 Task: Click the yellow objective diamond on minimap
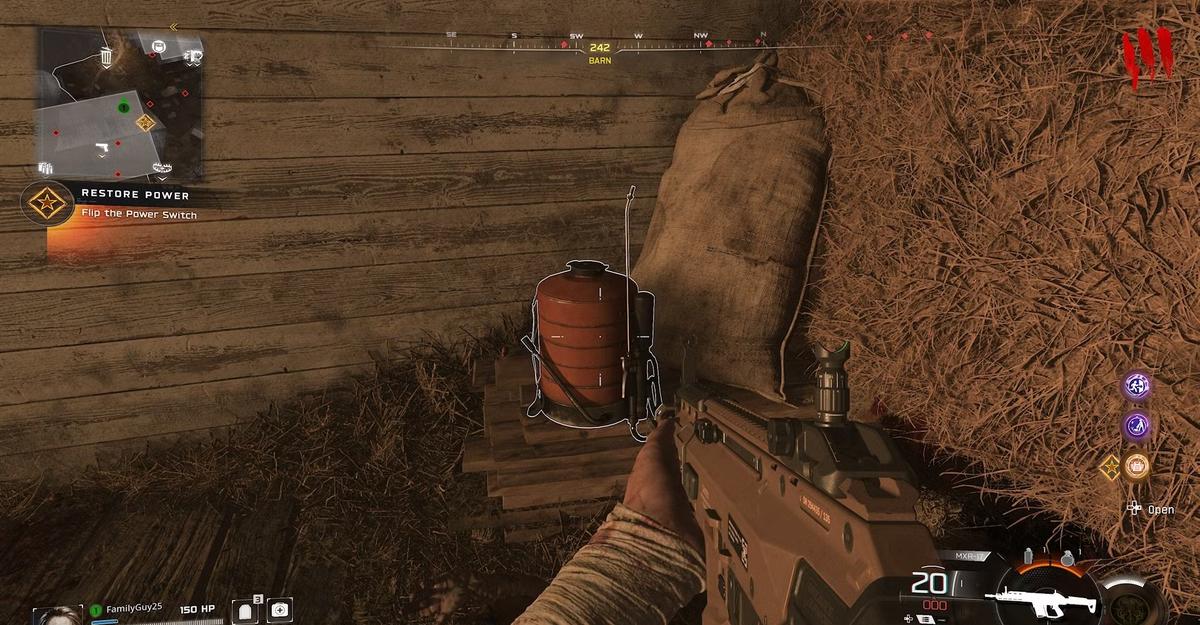point(146,122)
